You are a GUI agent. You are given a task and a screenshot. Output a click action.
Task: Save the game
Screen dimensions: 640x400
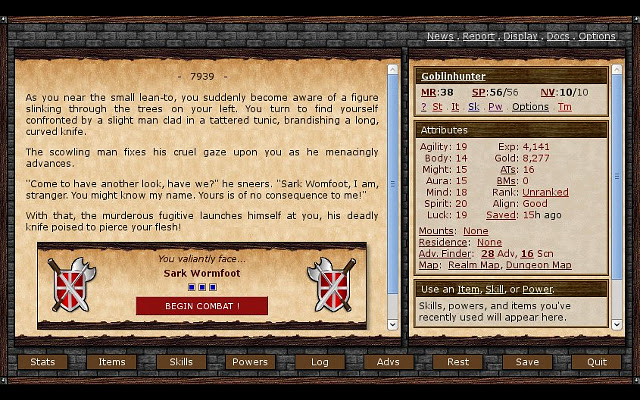click(x=527, y=362)
